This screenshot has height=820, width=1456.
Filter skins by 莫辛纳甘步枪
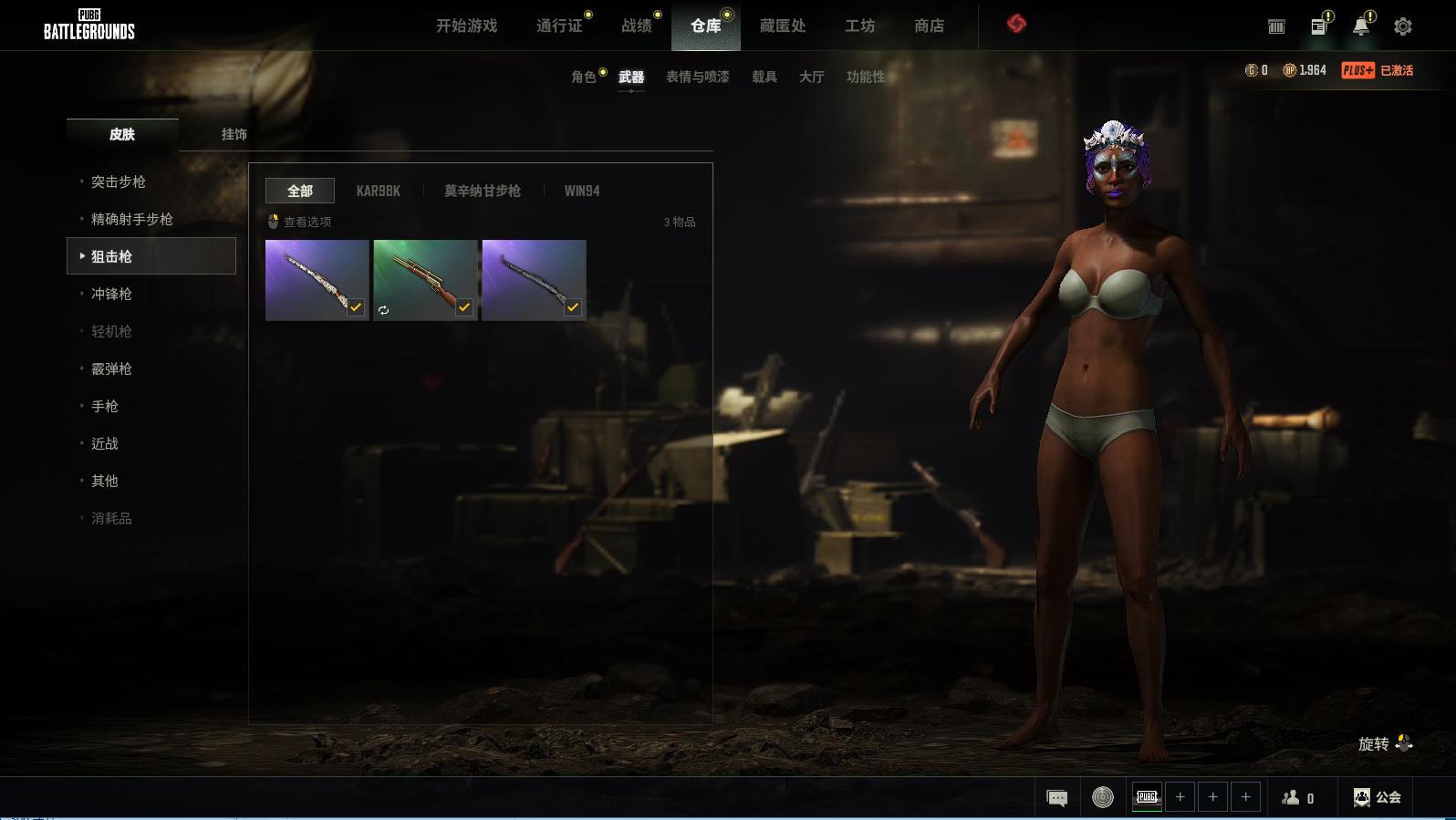click(x=482, y=192)
